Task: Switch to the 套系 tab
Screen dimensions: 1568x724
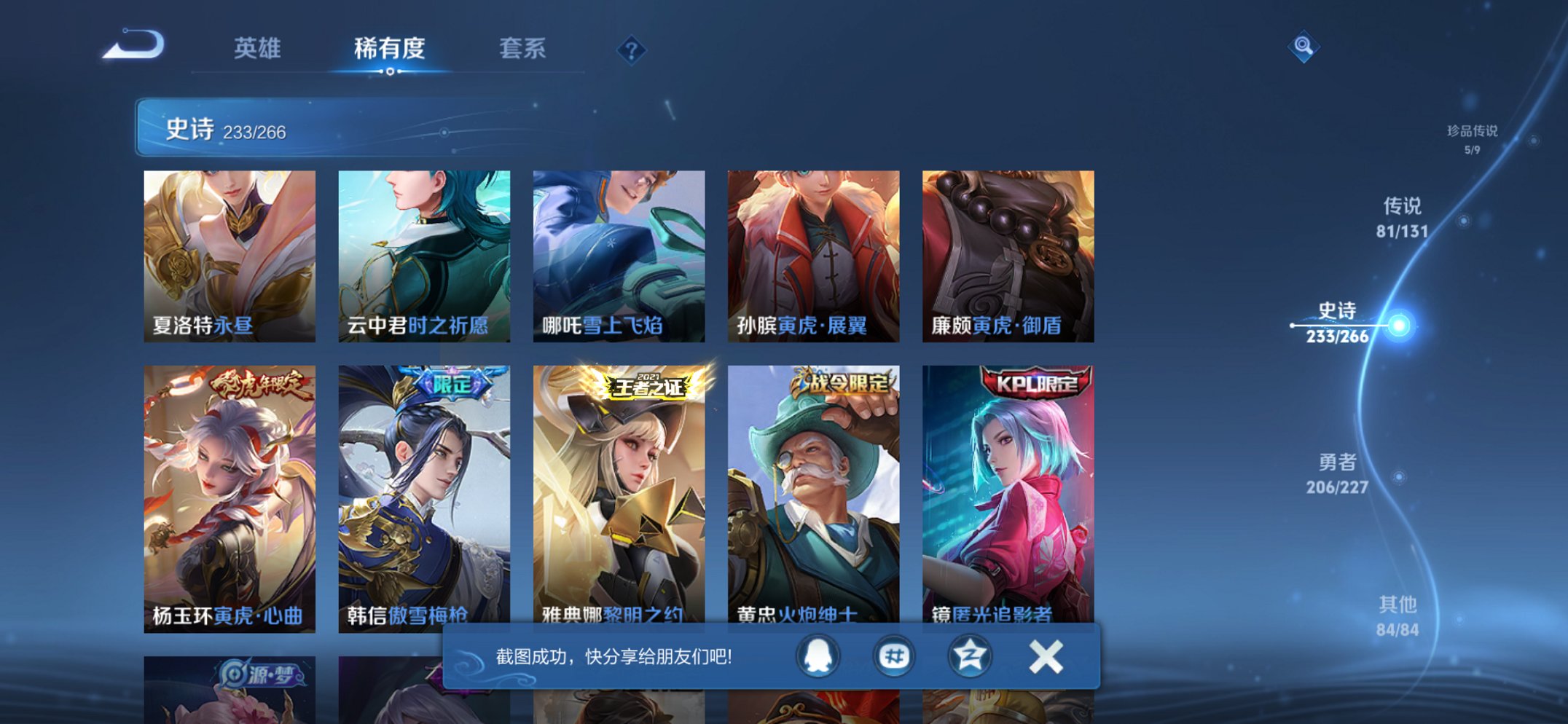Action: click(522, 49)
